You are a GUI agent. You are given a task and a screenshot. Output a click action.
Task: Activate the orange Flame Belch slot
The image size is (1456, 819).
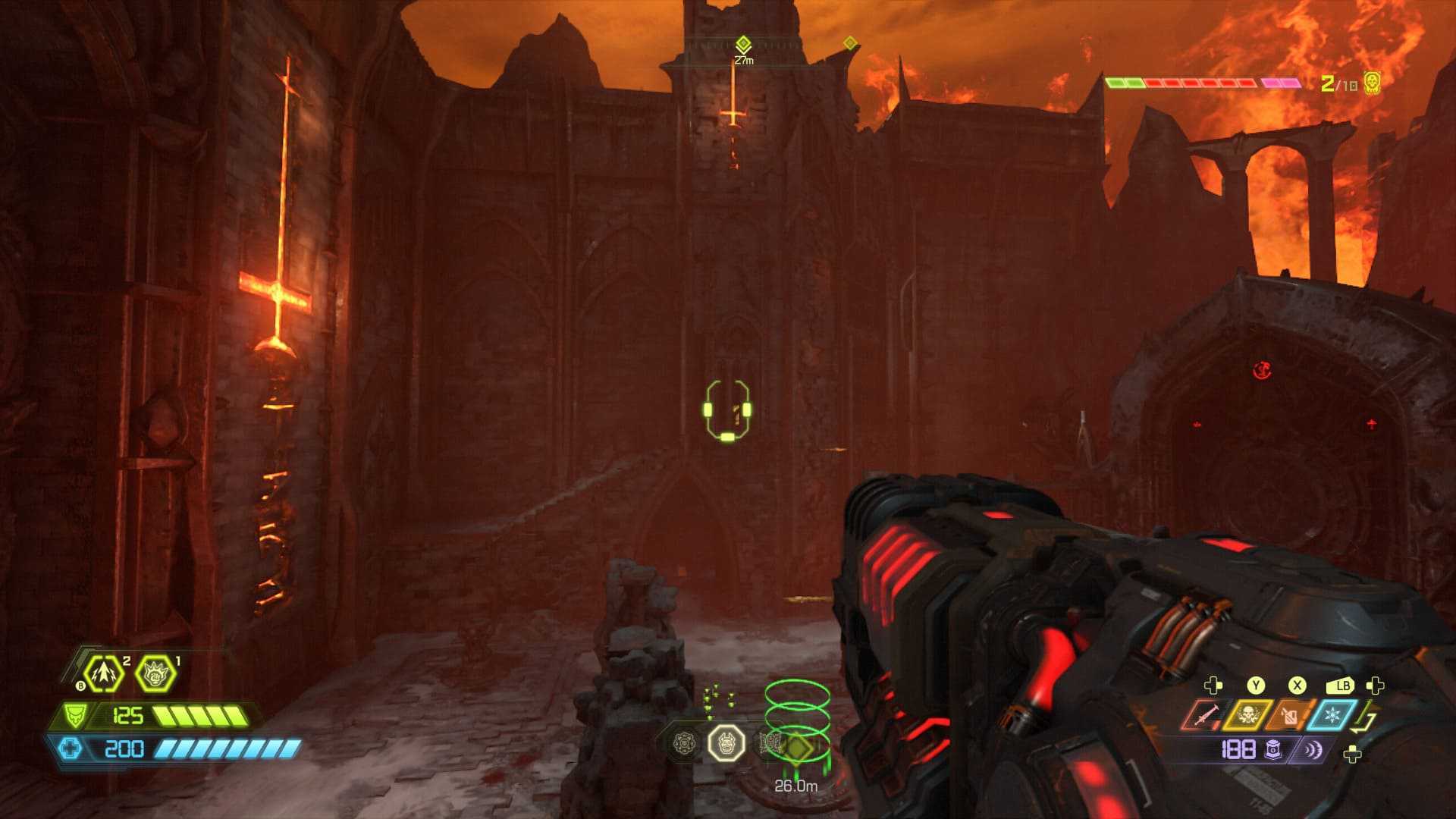(x=1289, y=715)
